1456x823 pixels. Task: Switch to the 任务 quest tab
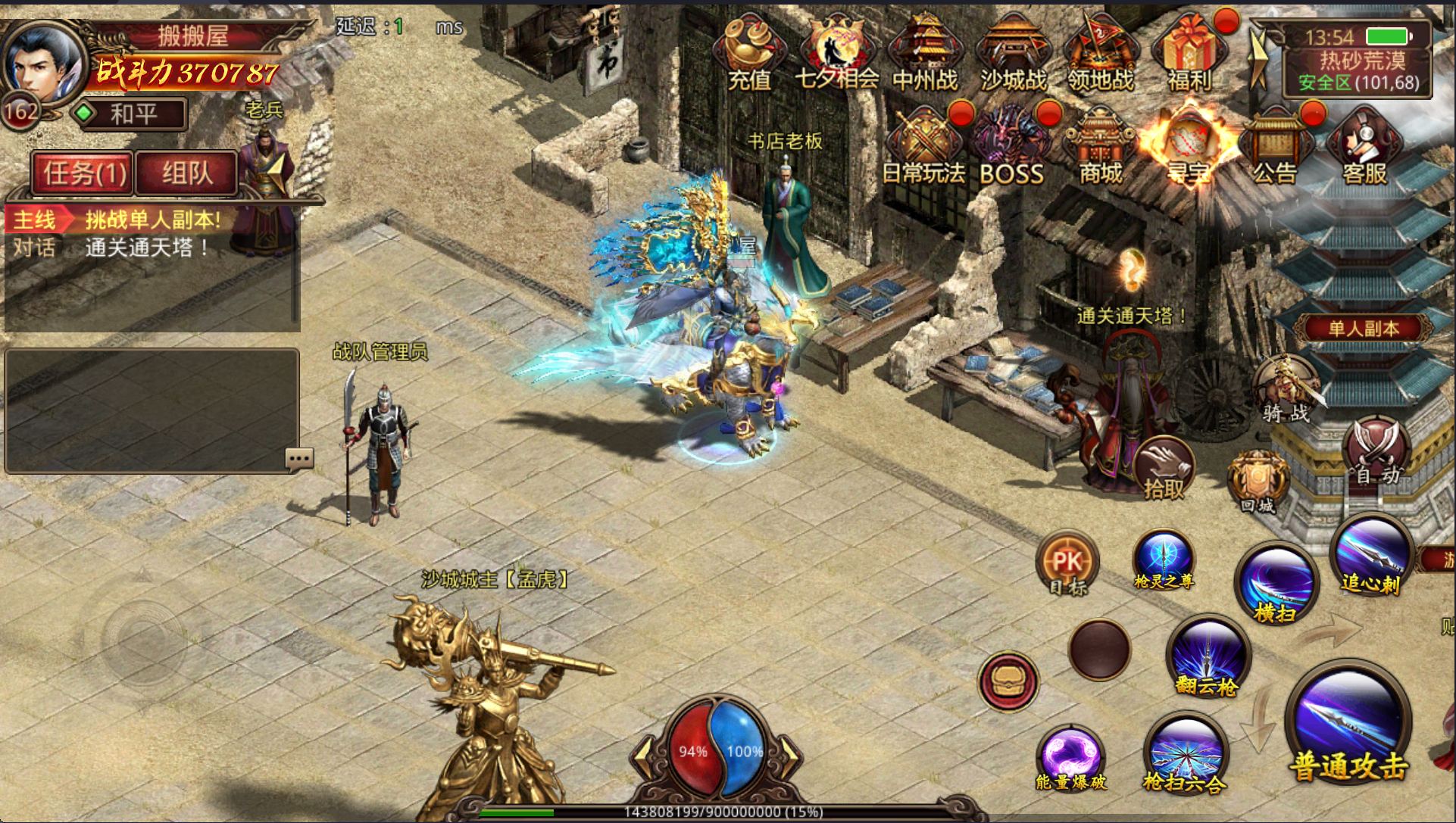83,173
